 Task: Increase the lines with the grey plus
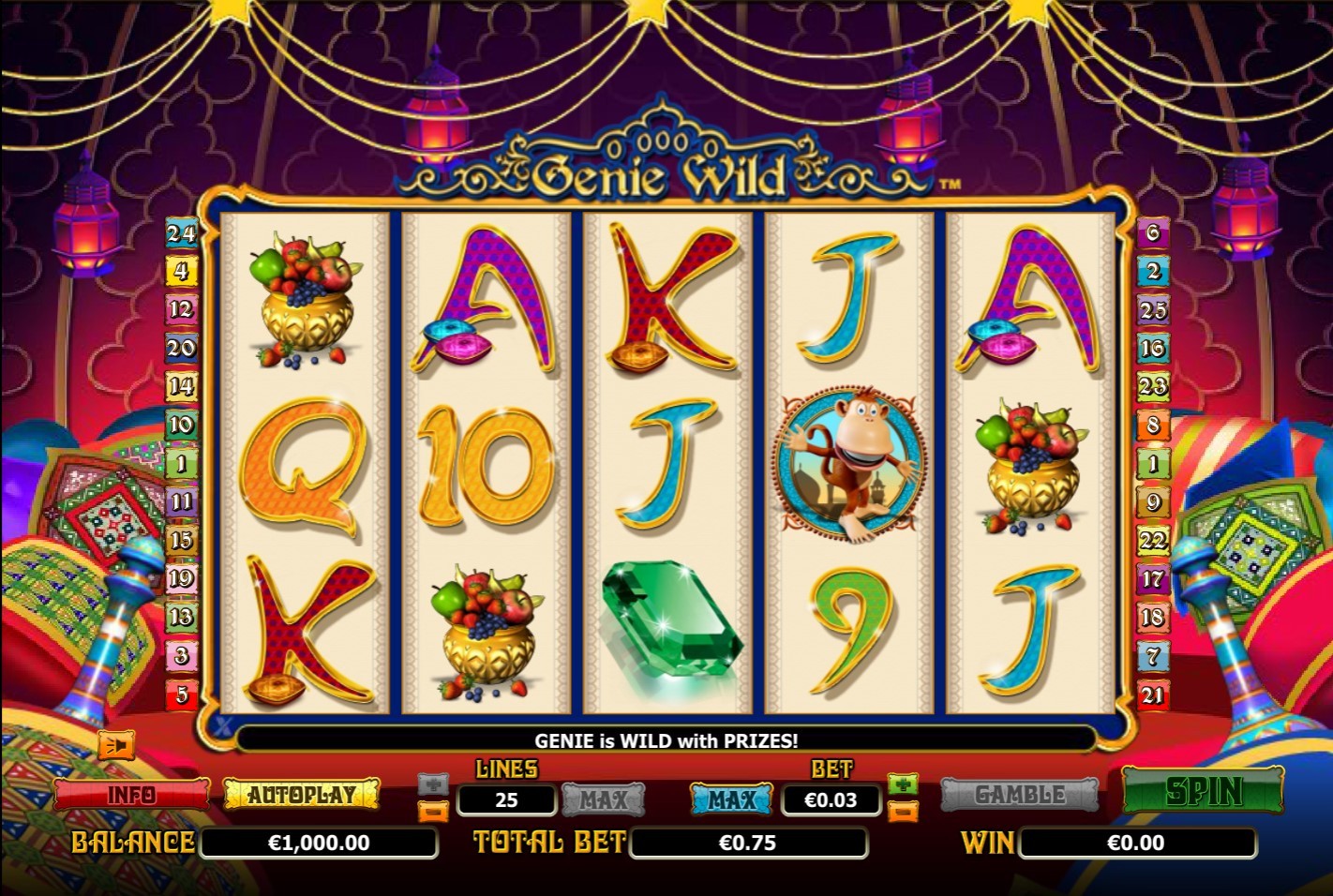coord(433,784)
